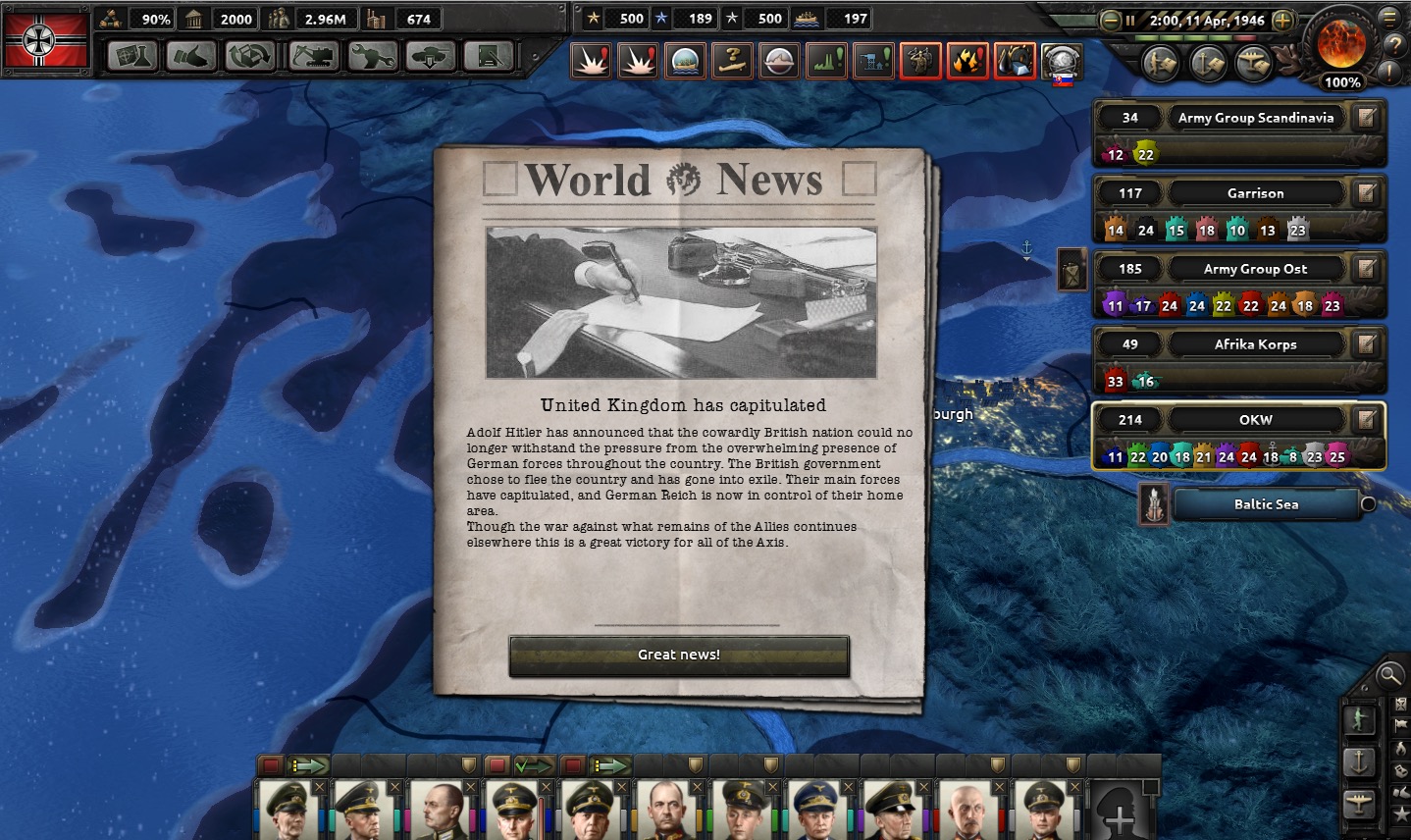Select the OKW army group

[1255, 420]
